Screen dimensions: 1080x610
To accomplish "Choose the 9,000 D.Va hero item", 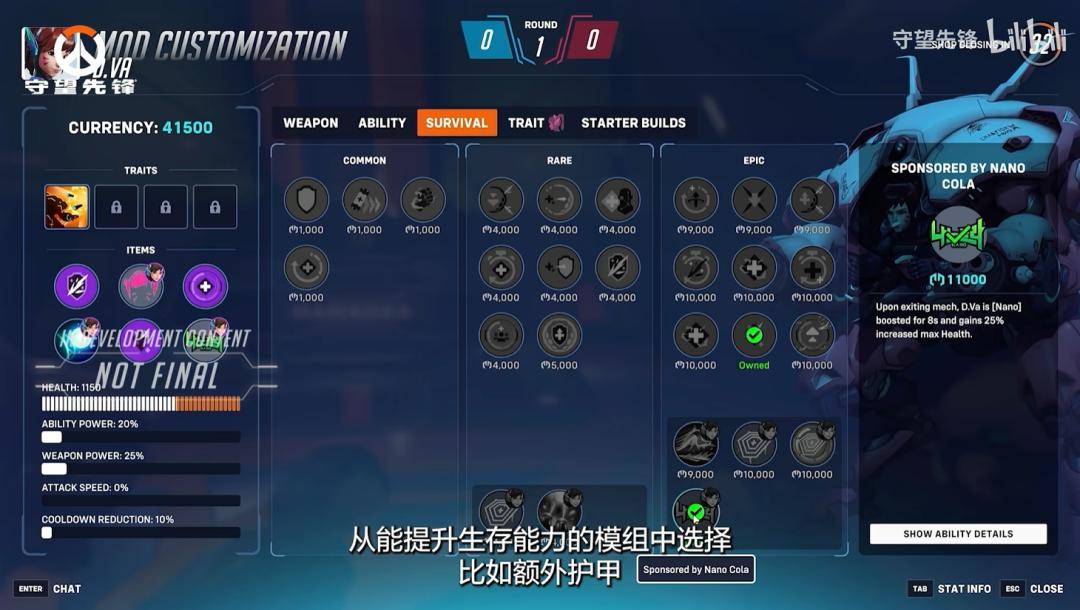I will tap(696, 445).
